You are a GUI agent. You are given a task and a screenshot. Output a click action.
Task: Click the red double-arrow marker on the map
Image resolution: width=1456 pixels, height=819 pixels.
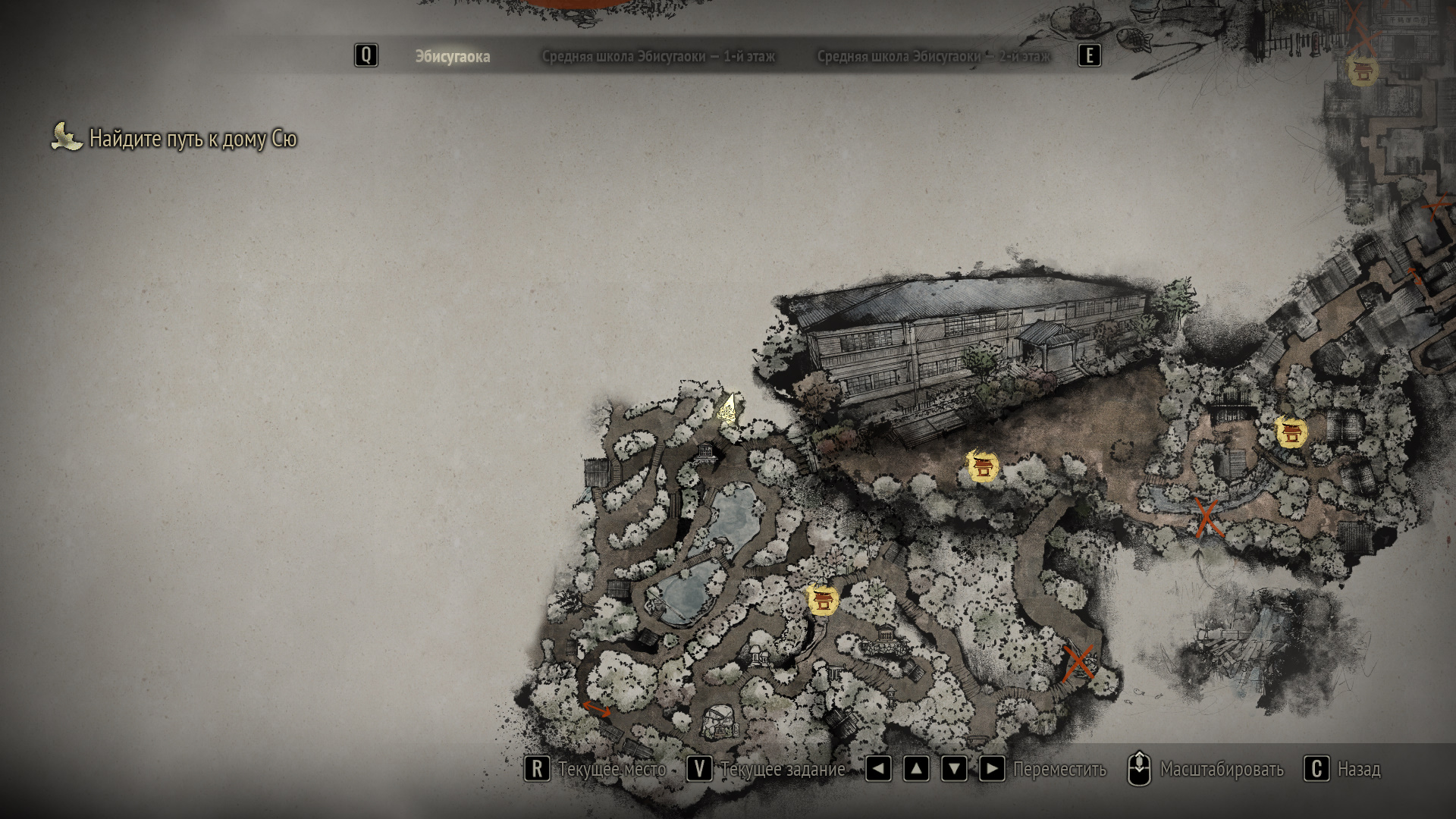[x=596, y=709]
